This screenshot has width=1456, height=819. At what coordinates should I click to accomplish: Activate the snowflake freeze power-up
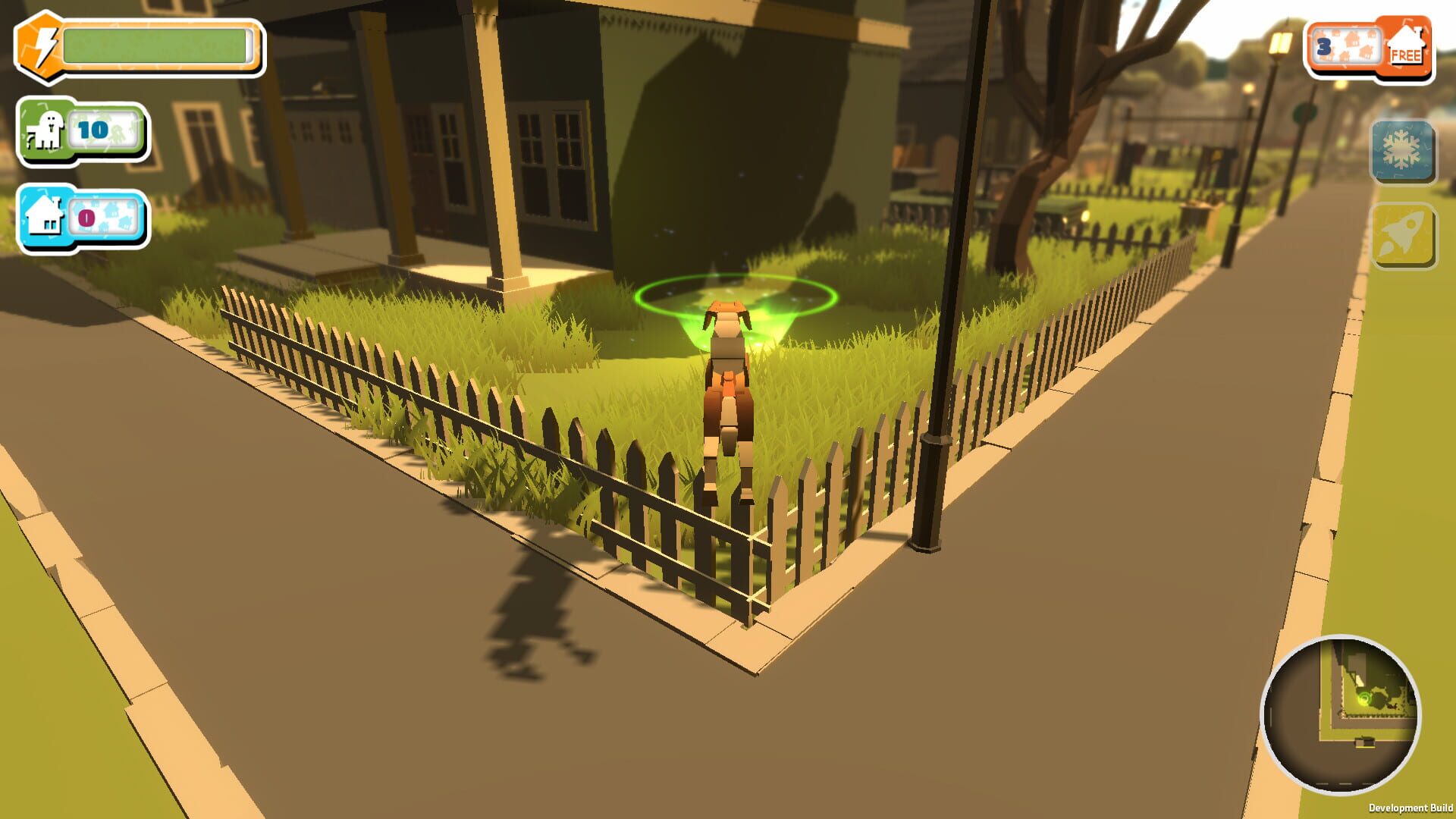click(1402, 152)
